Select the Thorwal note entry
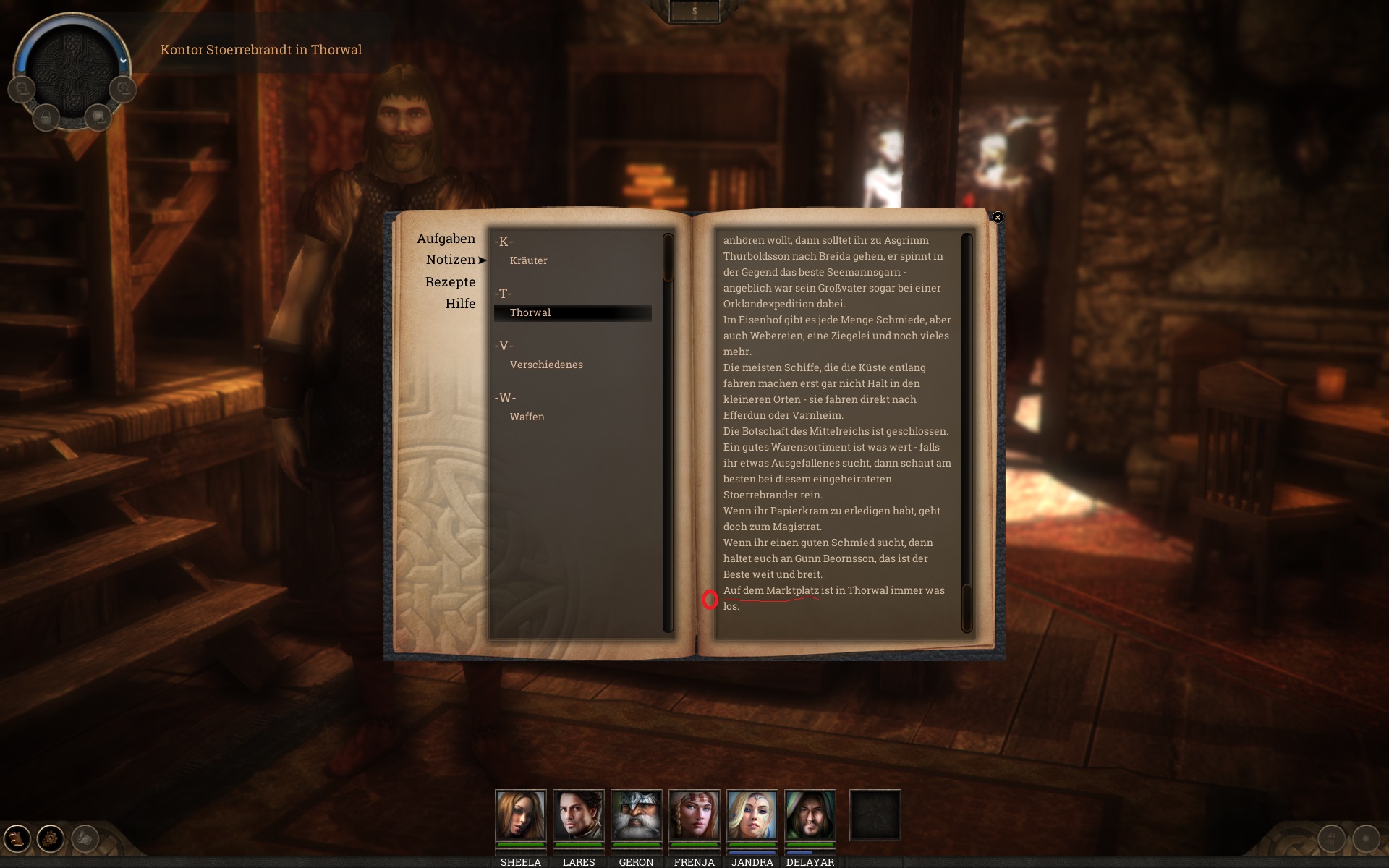 [x=530, y=312]
